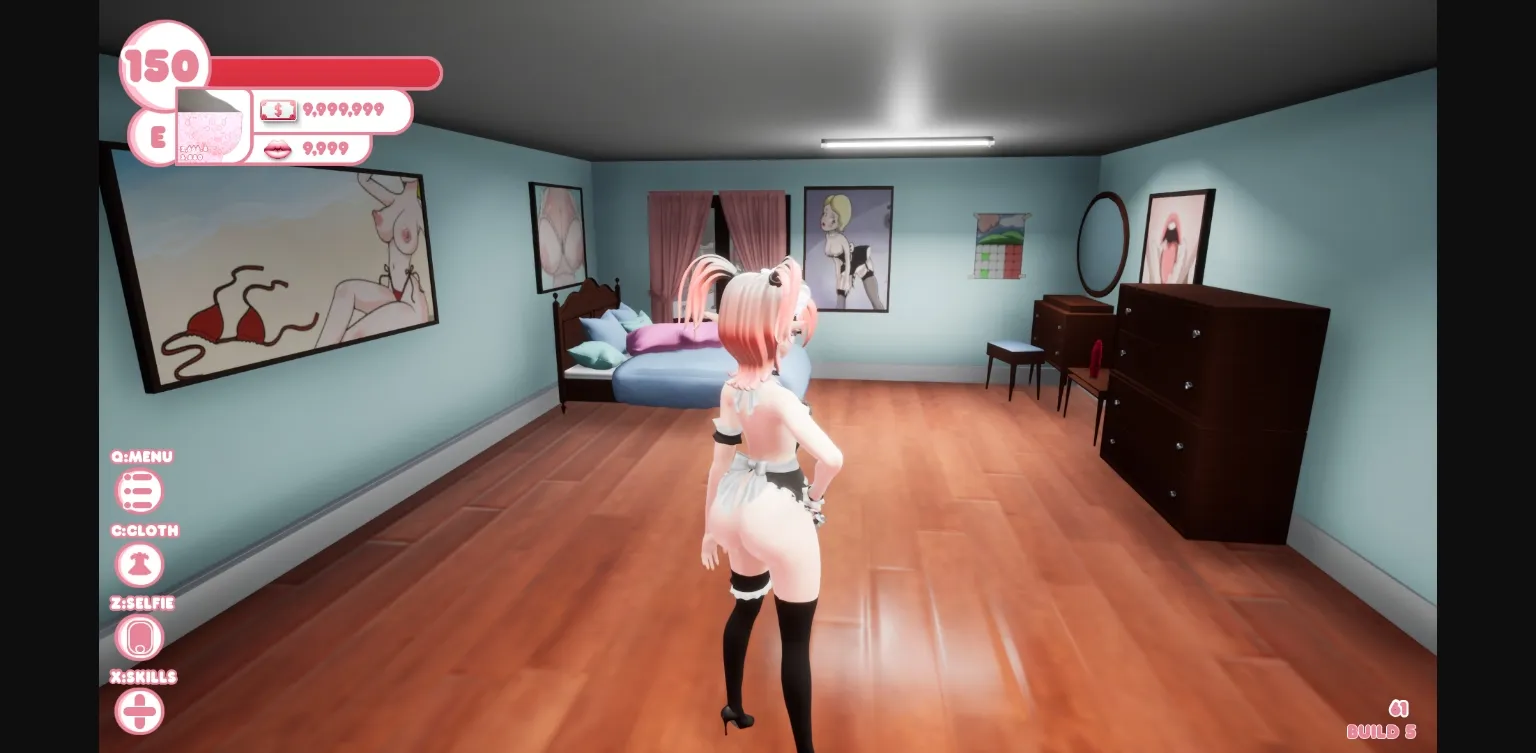
Task: Click the lips currency icon
Action: coord(278,148)
